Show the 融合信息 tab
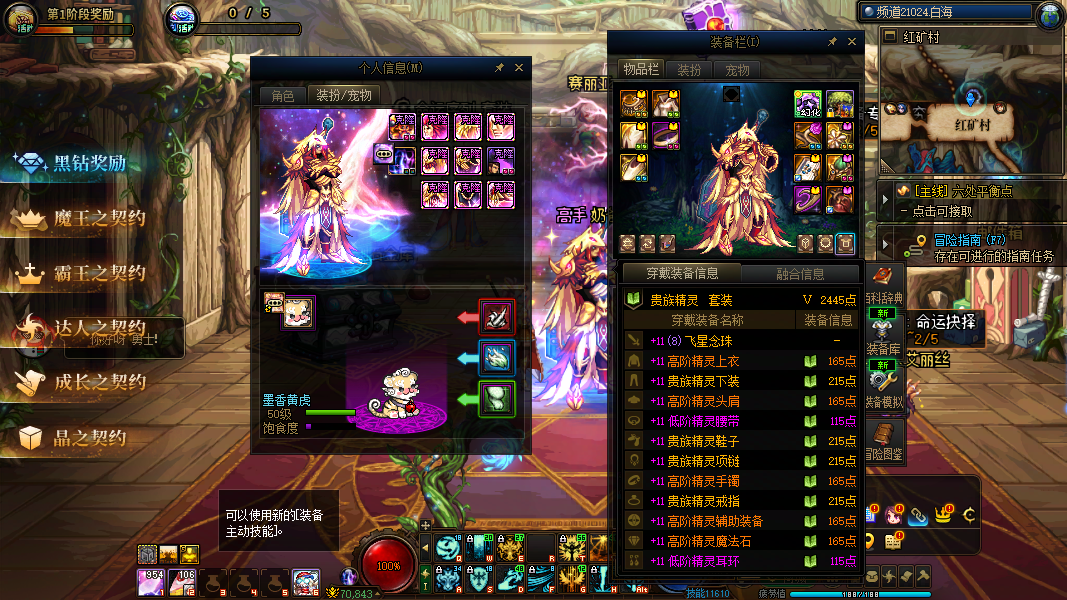 800,273
